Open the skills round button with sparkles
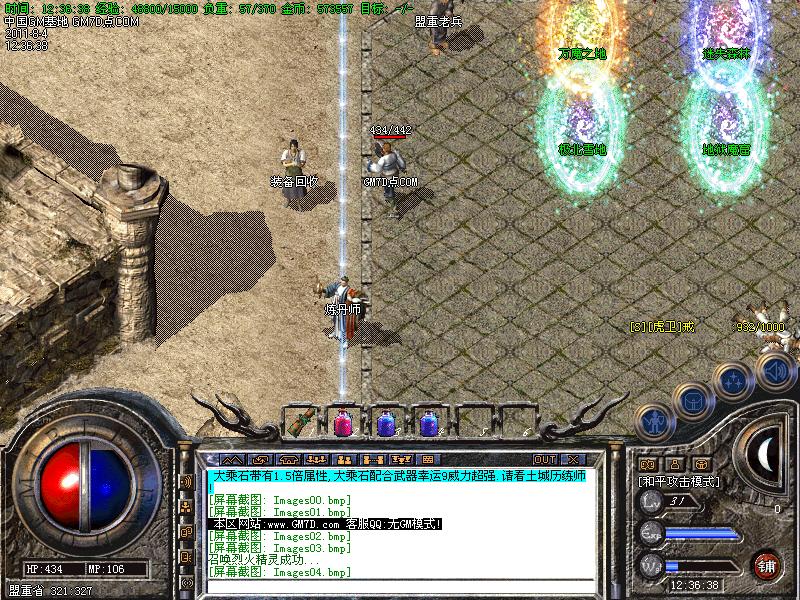The height and width of the screenshot is (600, 800). [x=735, y=380]
